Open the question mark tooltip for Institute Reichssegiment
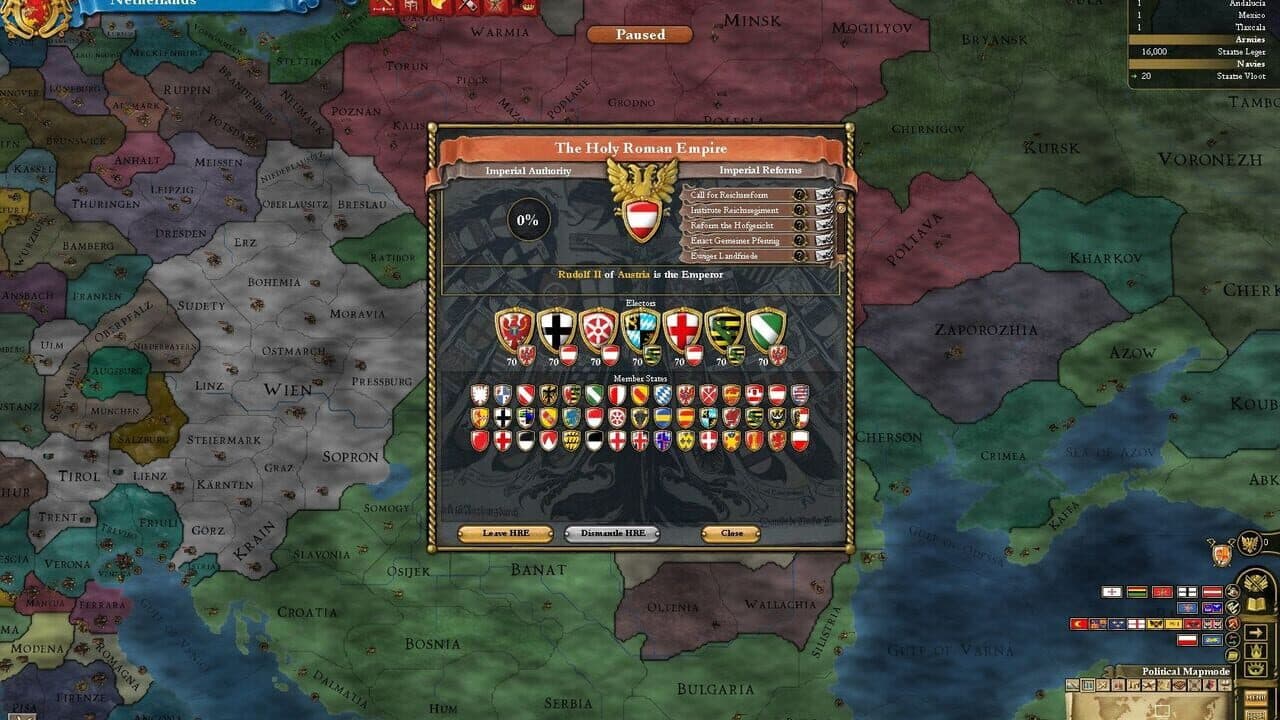 pyautogui.click(x=800, y=210)
